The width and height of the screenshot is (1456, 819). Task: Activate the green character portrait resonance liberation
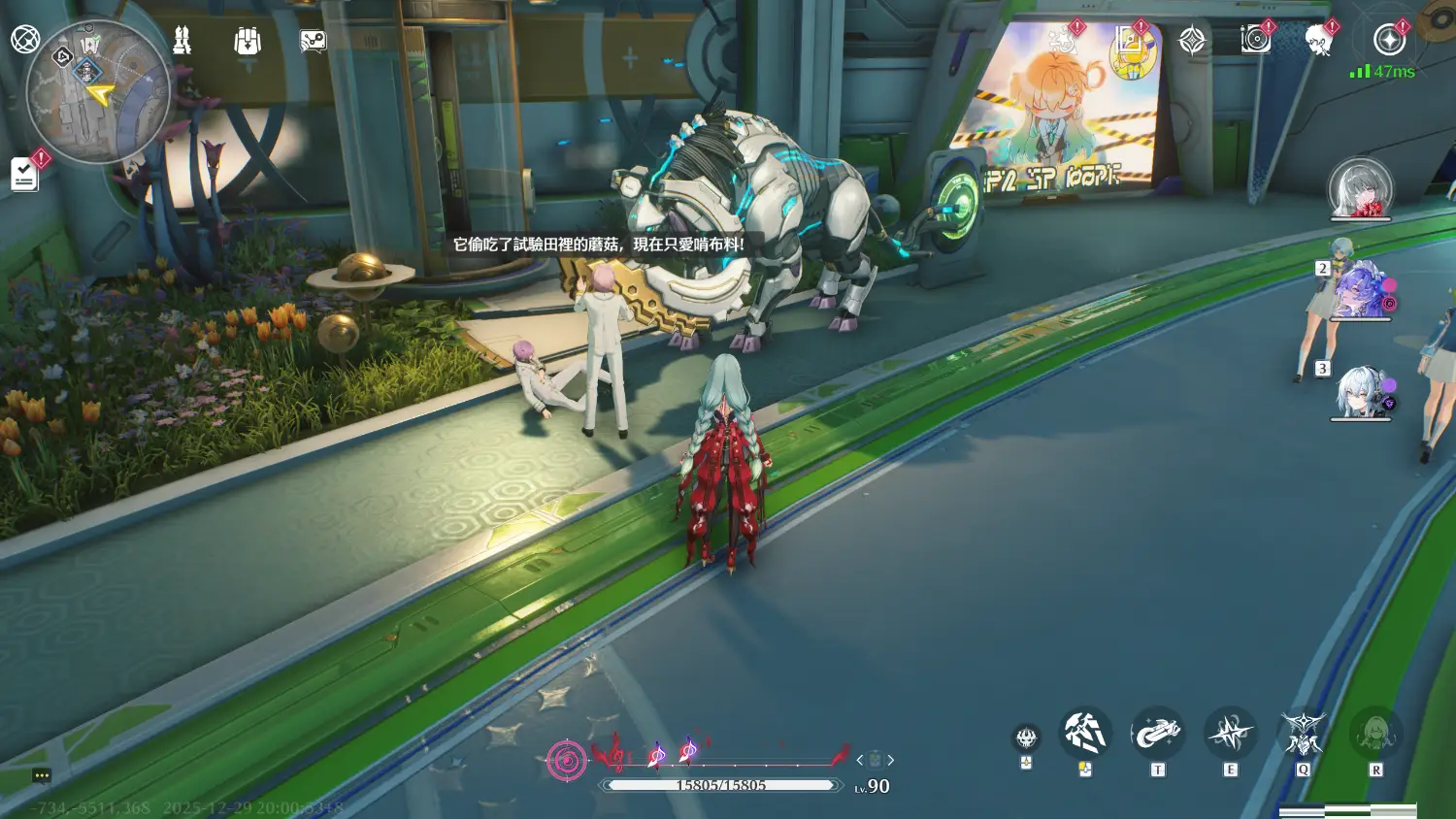click(1375, 734)
